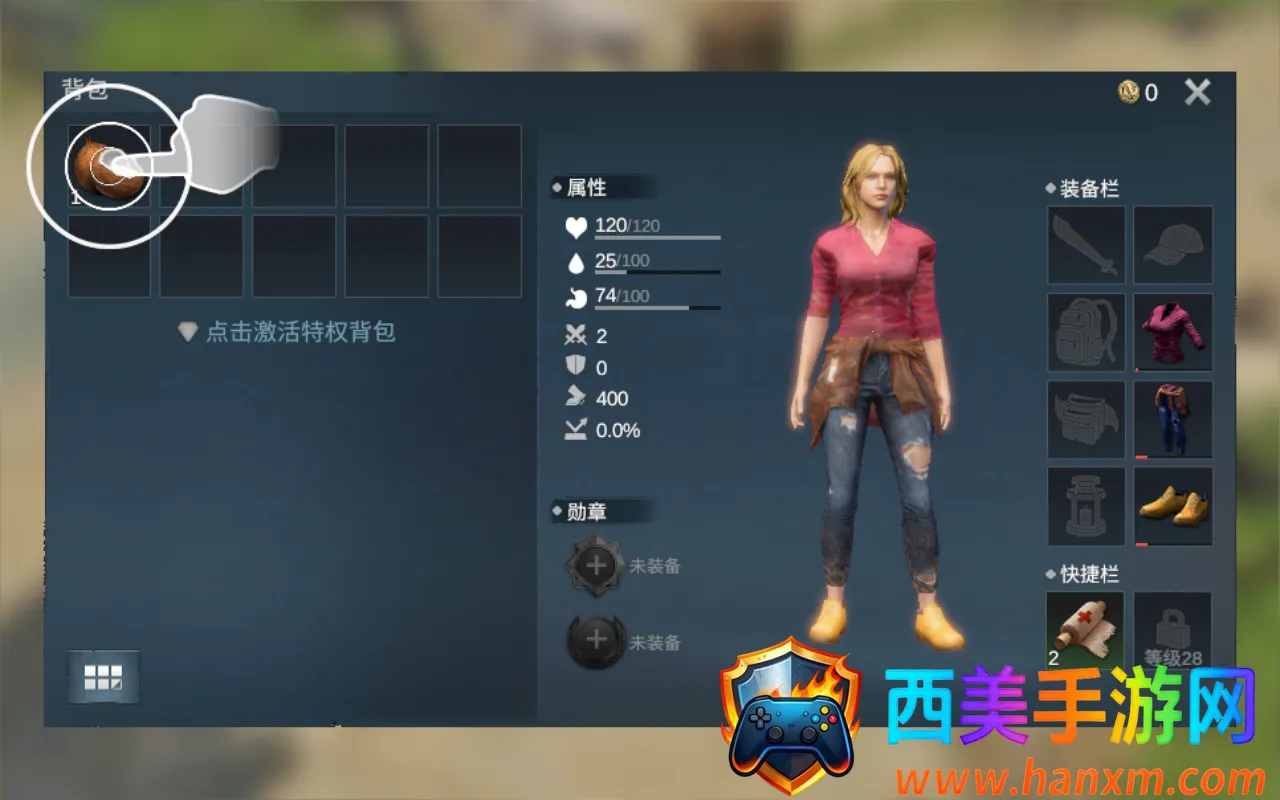The height and width of the screenshot is (800, 1280).
Task: Select the empty sword weapon equipment slot
Action: [x=1086, y=246]
